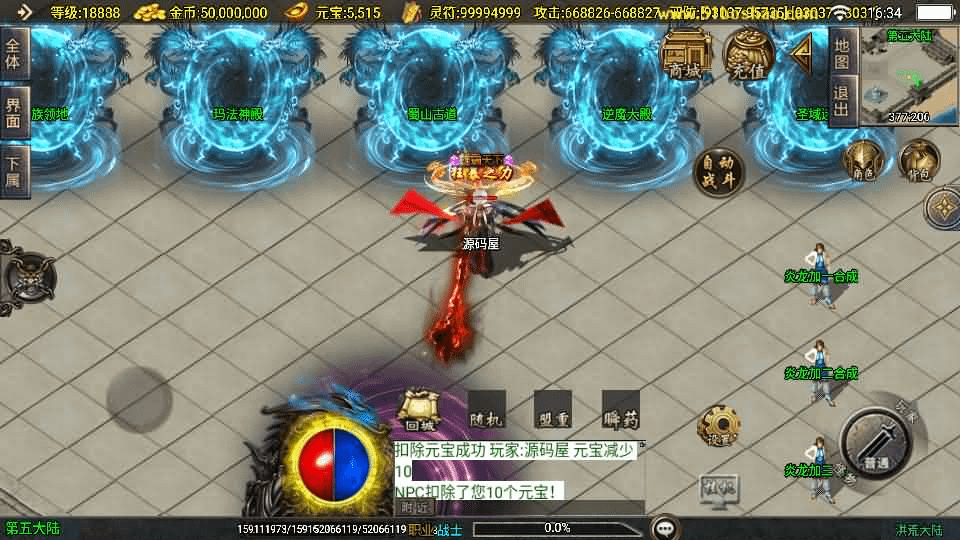Open the chat speech bubble button

(663, 527)
